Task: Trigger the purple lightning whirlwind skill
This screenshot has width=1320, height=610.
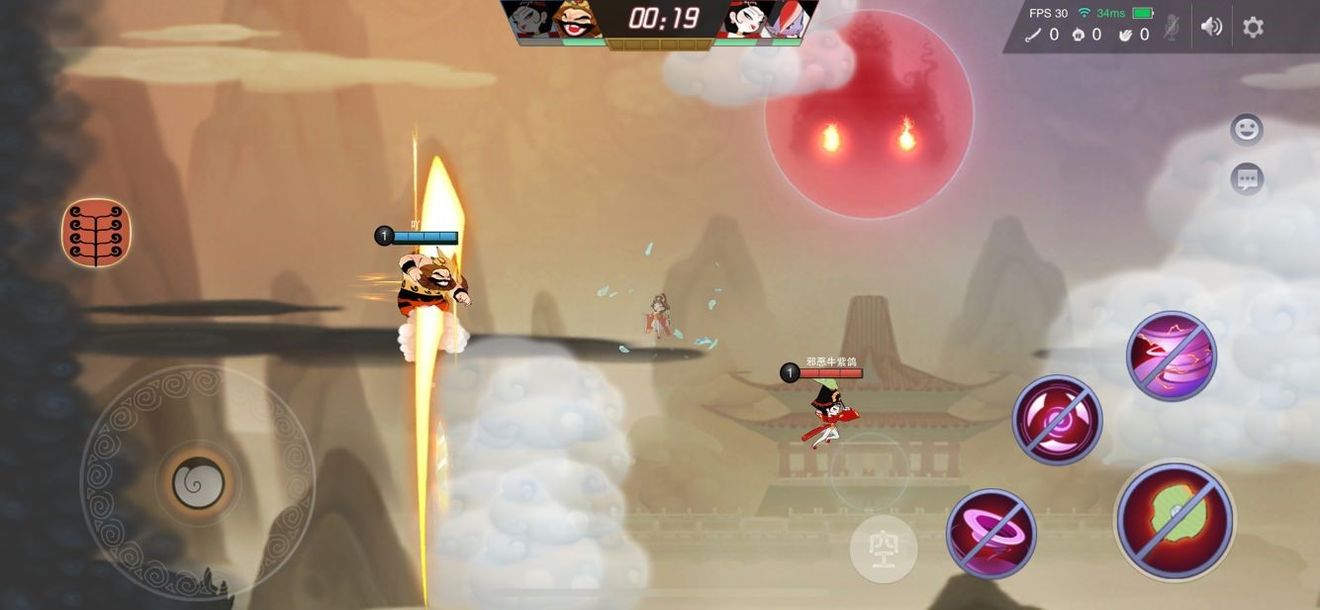Action: tap(1171, 356)
